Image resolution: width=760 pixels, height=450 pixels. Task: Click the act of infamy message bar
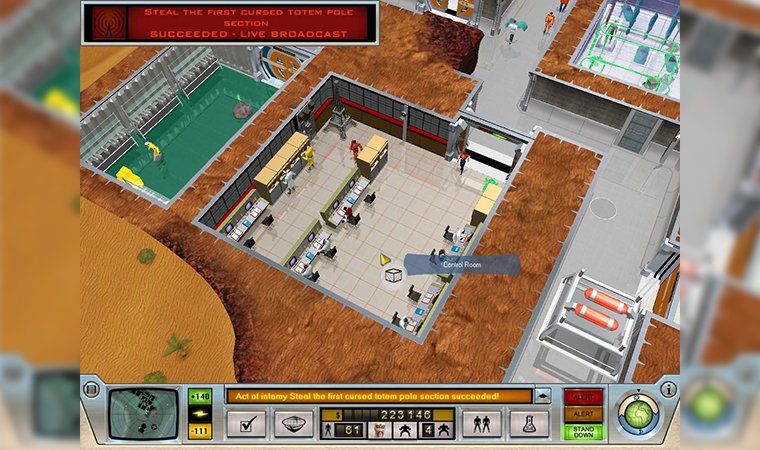point(378,396)
